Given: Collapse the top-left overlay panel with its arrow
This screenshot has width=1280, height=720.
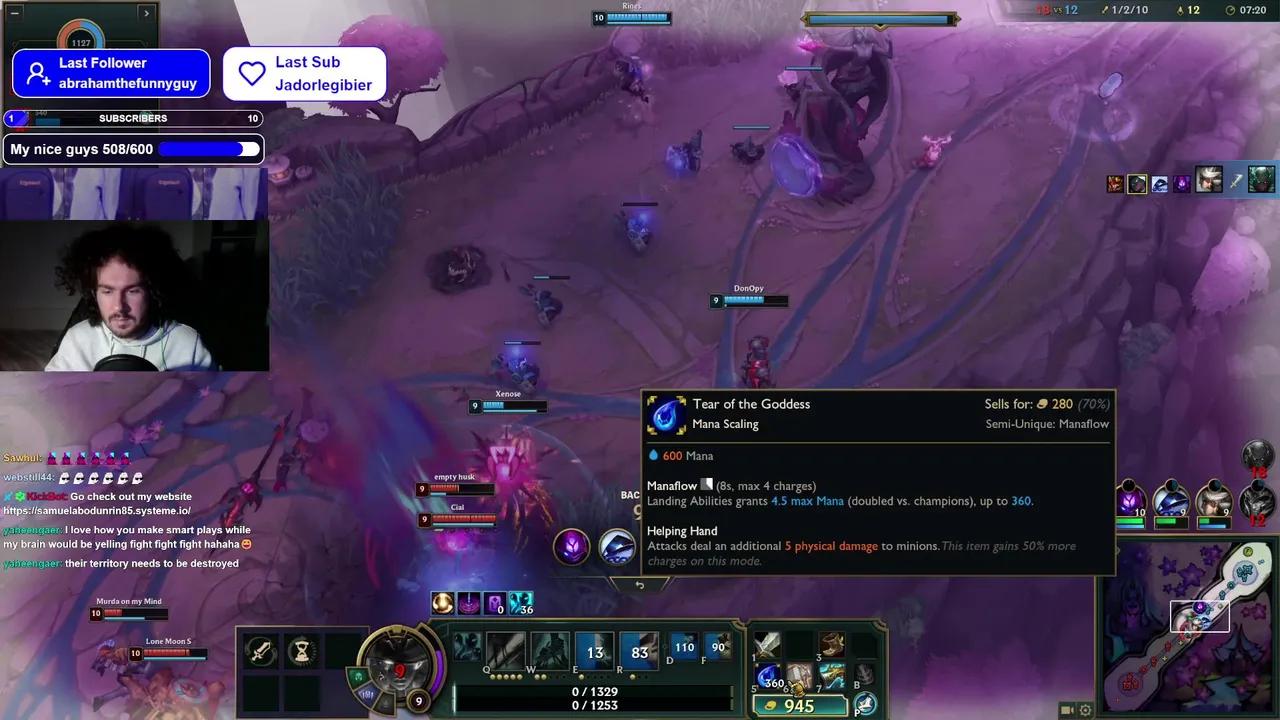Looking at the screenshot, I should click(146, 13).
